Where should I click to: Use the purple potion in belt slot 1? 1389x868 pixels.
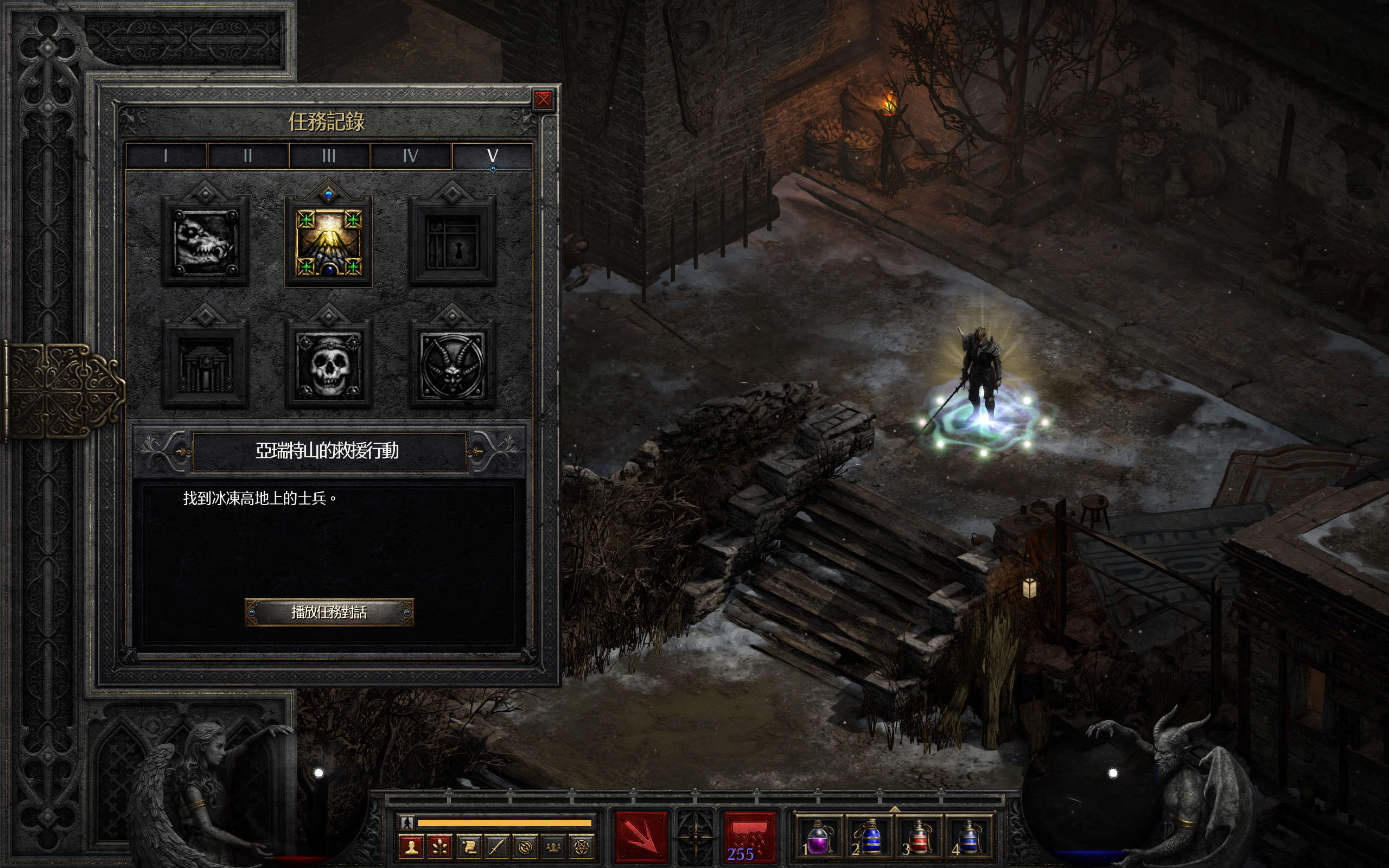[817, 838]
